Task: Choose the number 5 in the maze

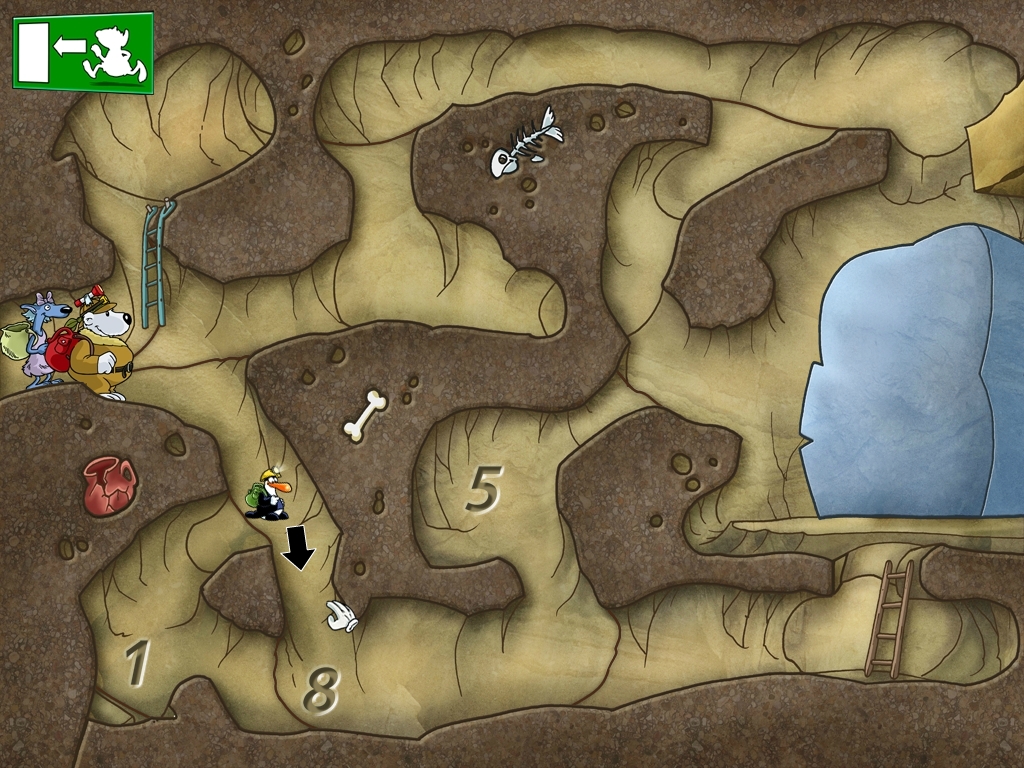Action: coord(482,489)
